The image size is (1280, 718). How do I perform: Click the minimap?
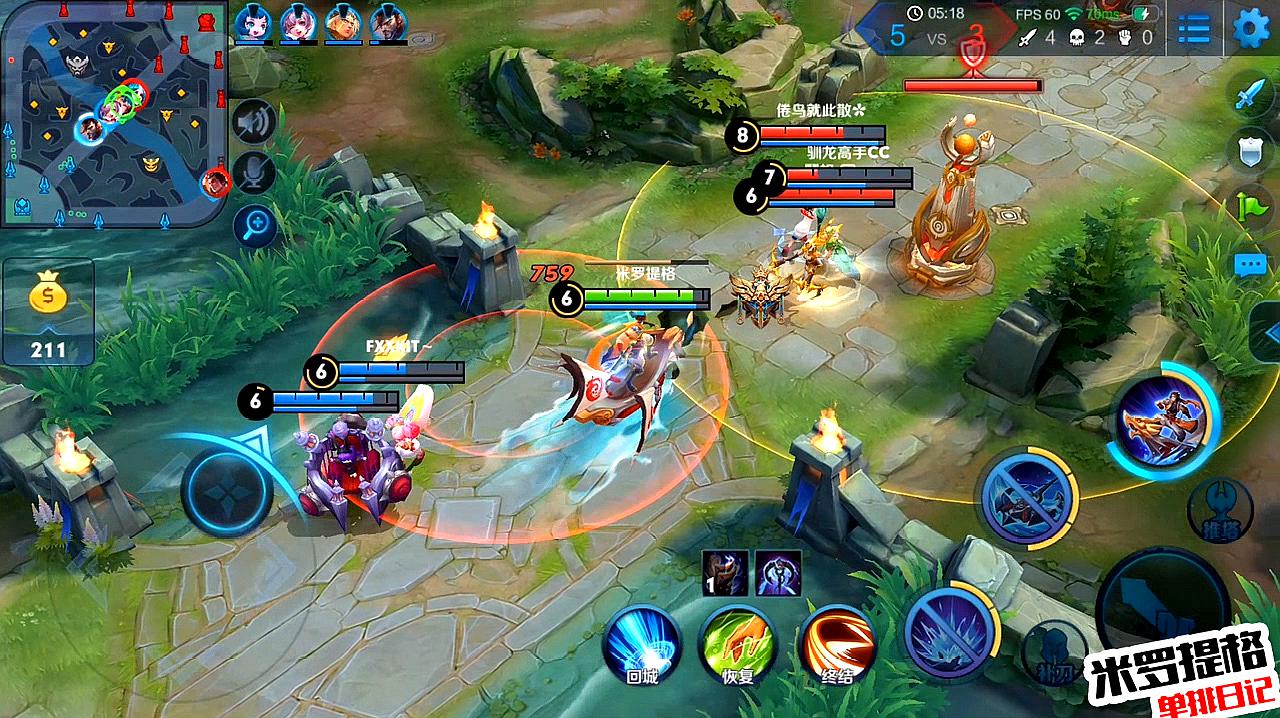tap(113, 113)
